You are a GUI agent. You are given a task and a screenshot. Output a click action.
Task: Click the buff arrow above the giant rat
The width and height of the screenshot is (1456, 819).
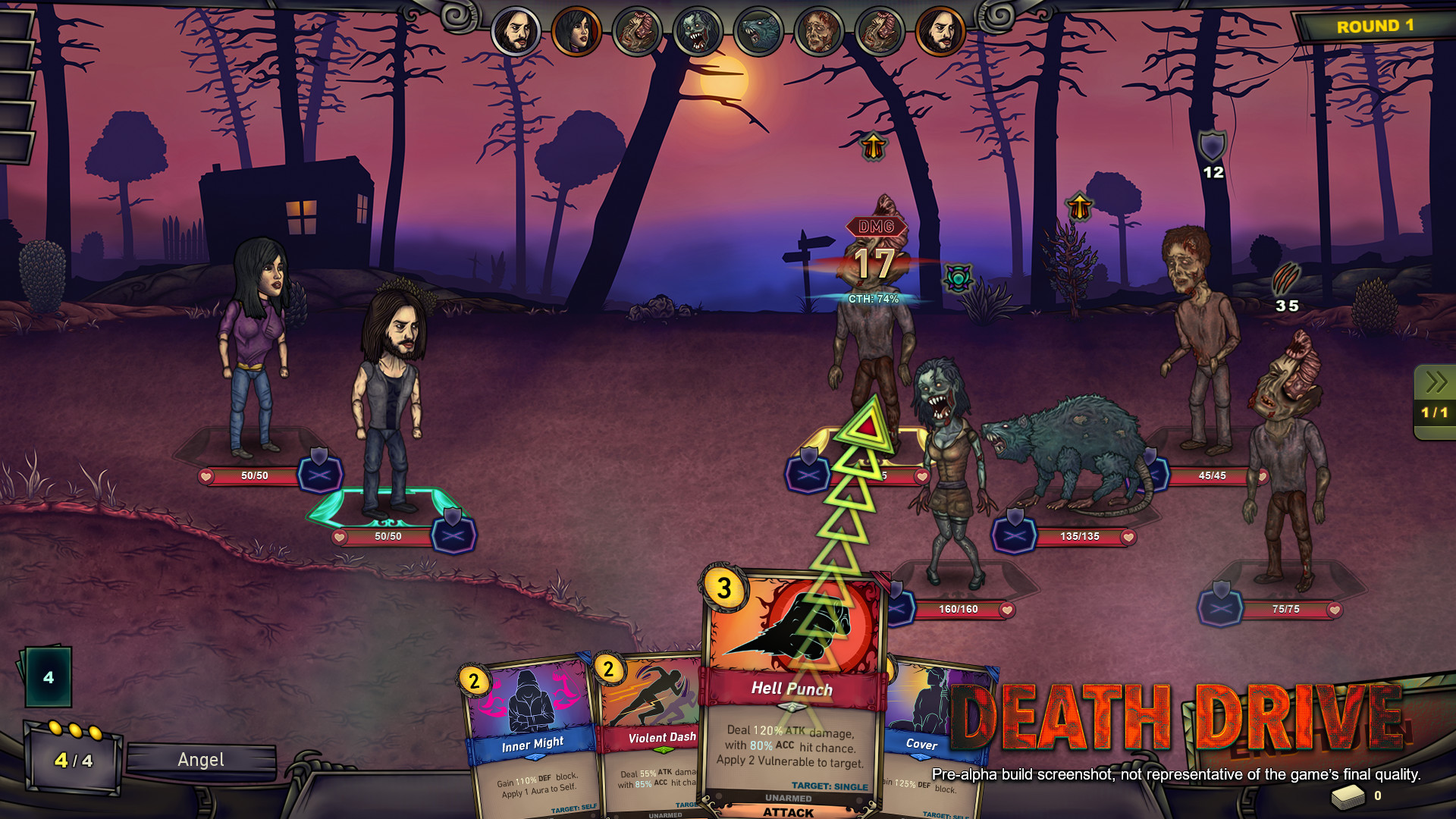[1078, 205]
